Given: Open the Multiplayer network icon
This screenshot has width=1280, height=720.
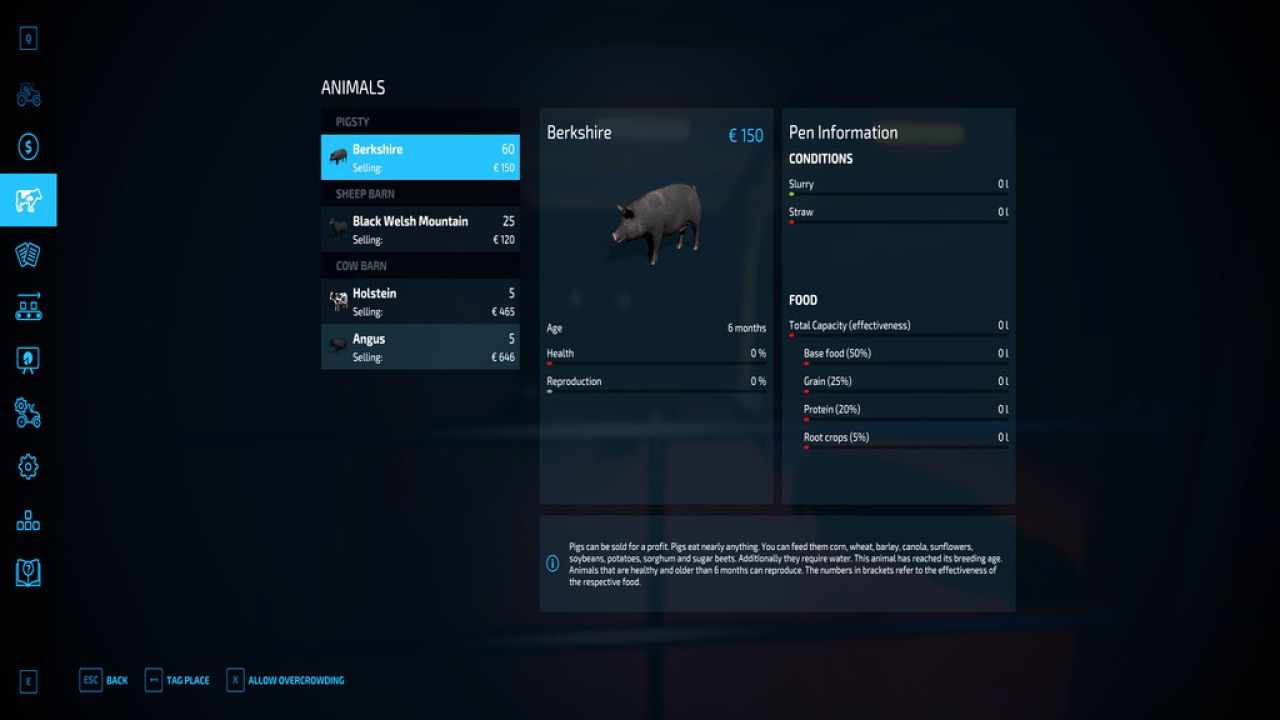Looking at the screenshot, I should pos(28,519).
